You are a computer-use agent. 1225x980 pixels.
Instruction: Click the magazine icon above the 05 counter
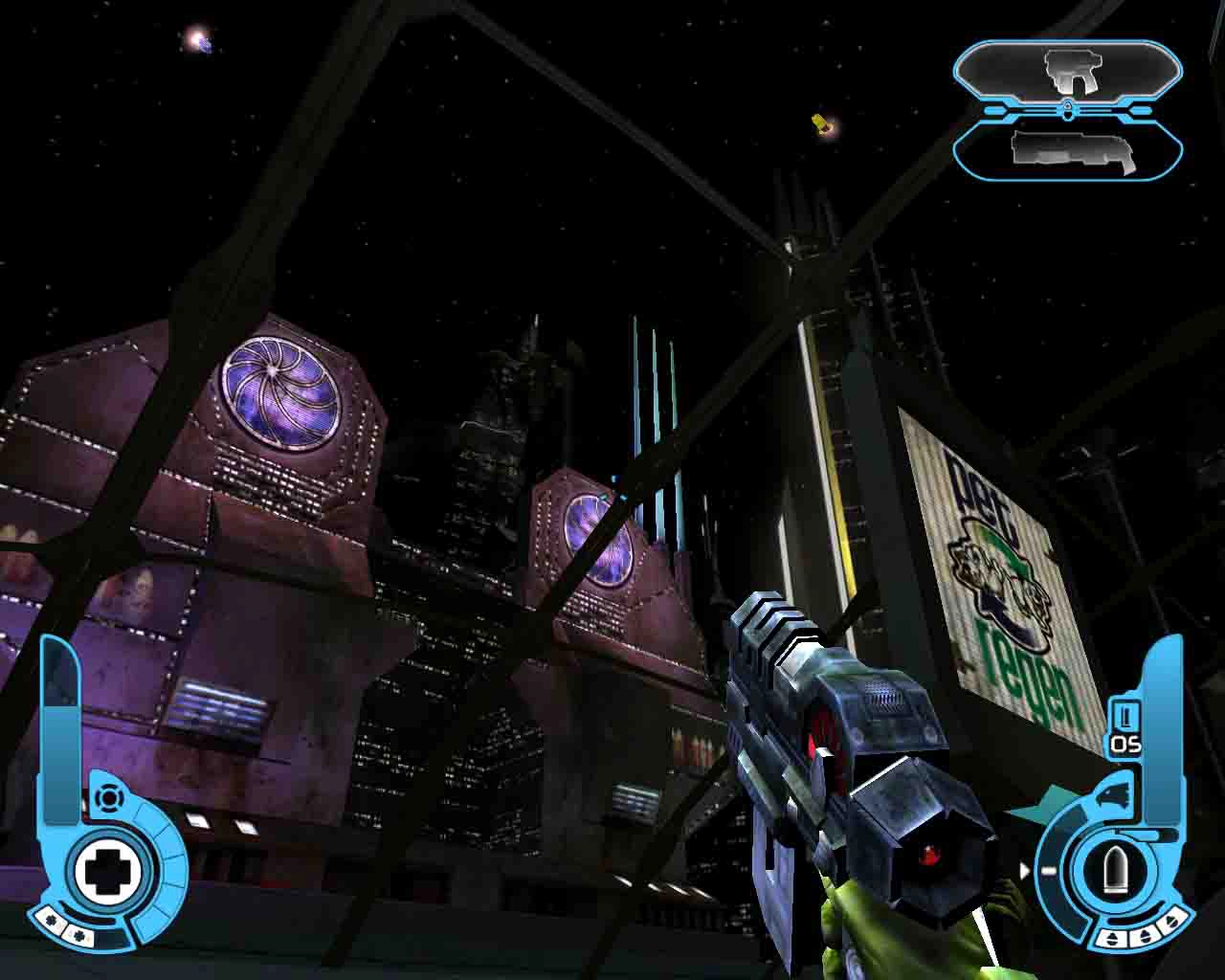[x=1125, y=713]
